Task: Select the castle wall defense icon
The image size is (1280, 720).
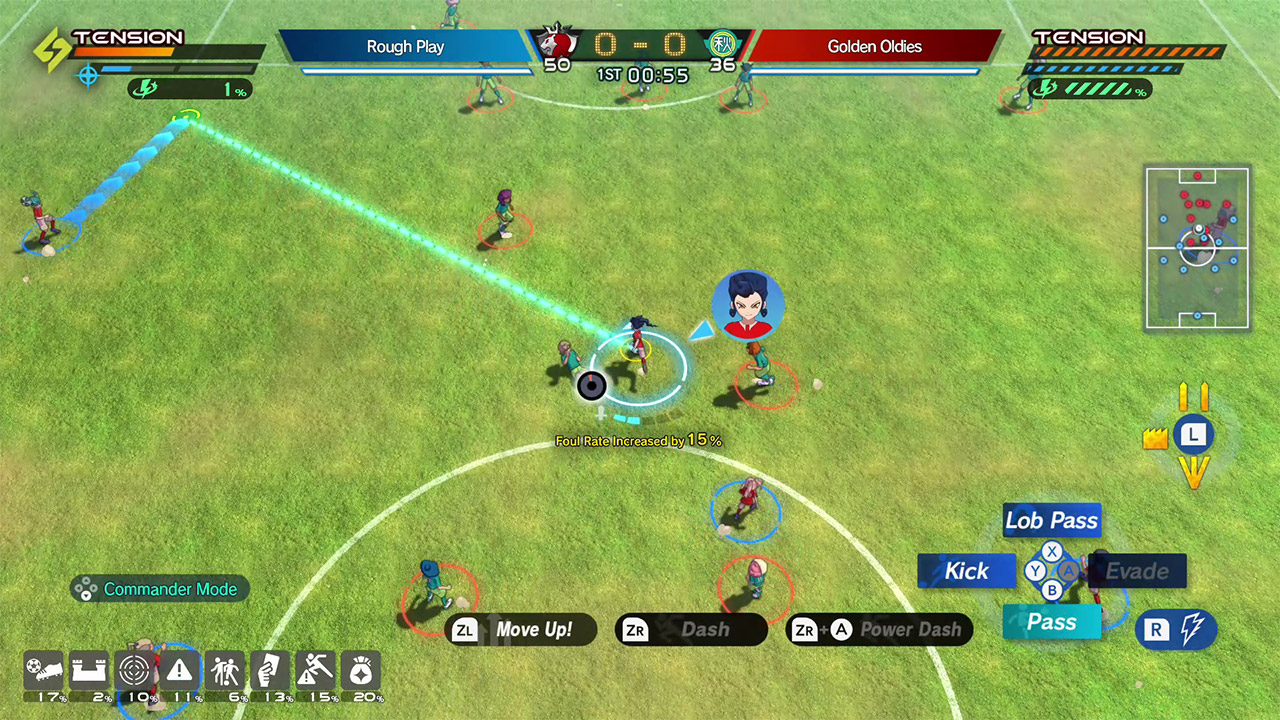Action: (x=91, y=671)
